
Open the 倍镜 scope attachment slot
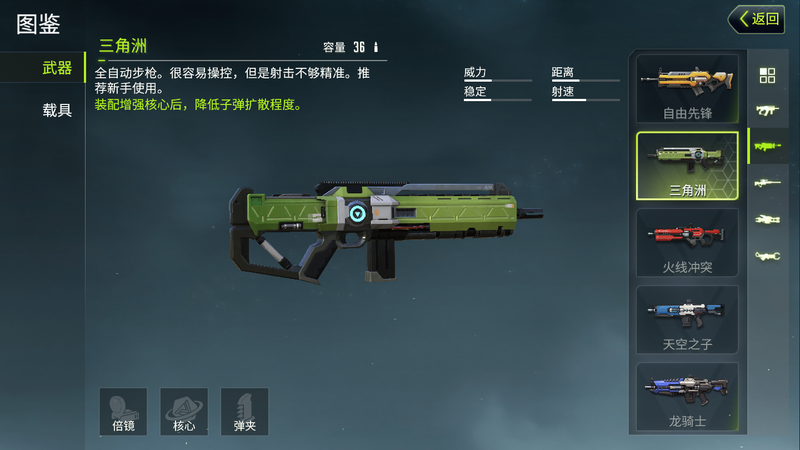(123, 411)
